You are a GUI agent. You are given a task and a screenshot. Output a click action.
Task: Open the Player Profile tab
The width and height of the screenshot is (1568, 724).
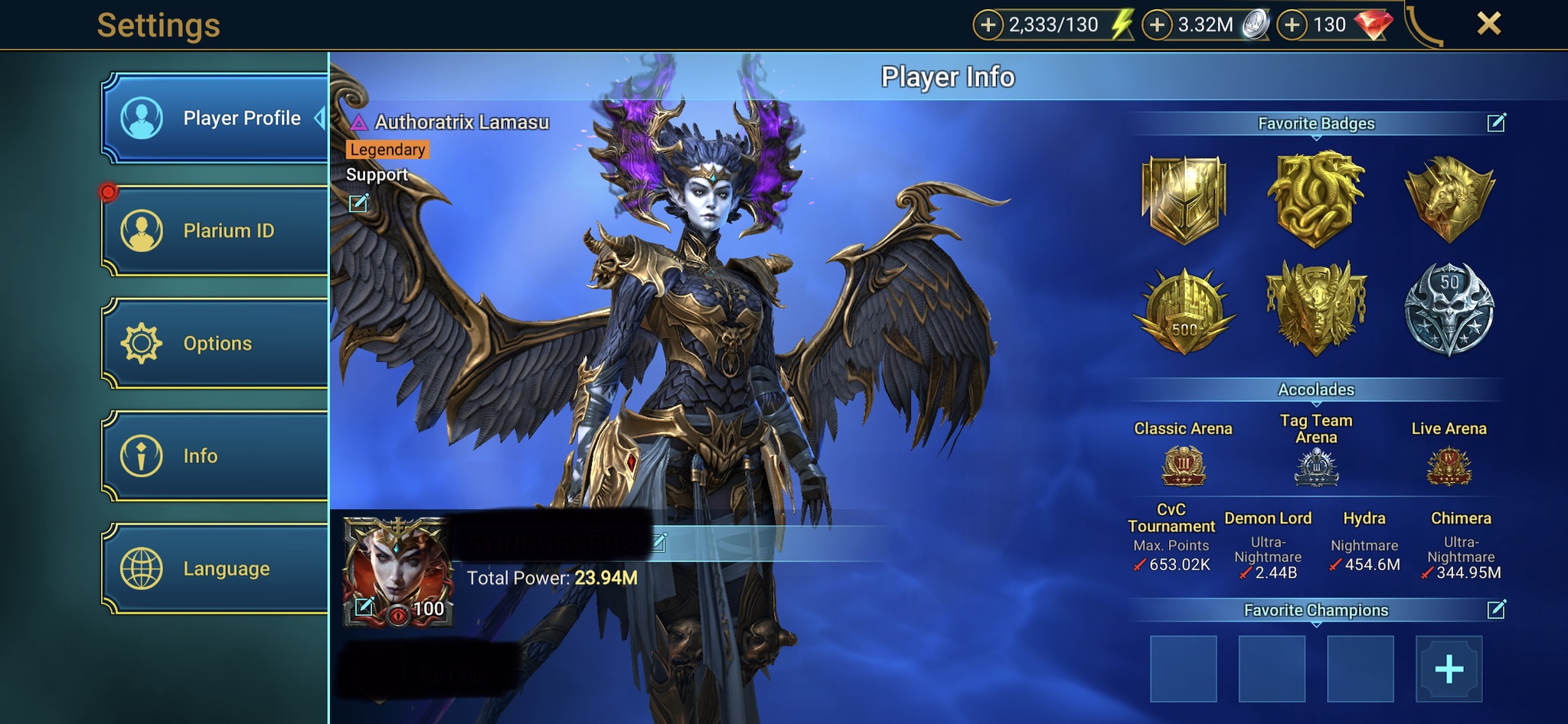click(215, 118)
